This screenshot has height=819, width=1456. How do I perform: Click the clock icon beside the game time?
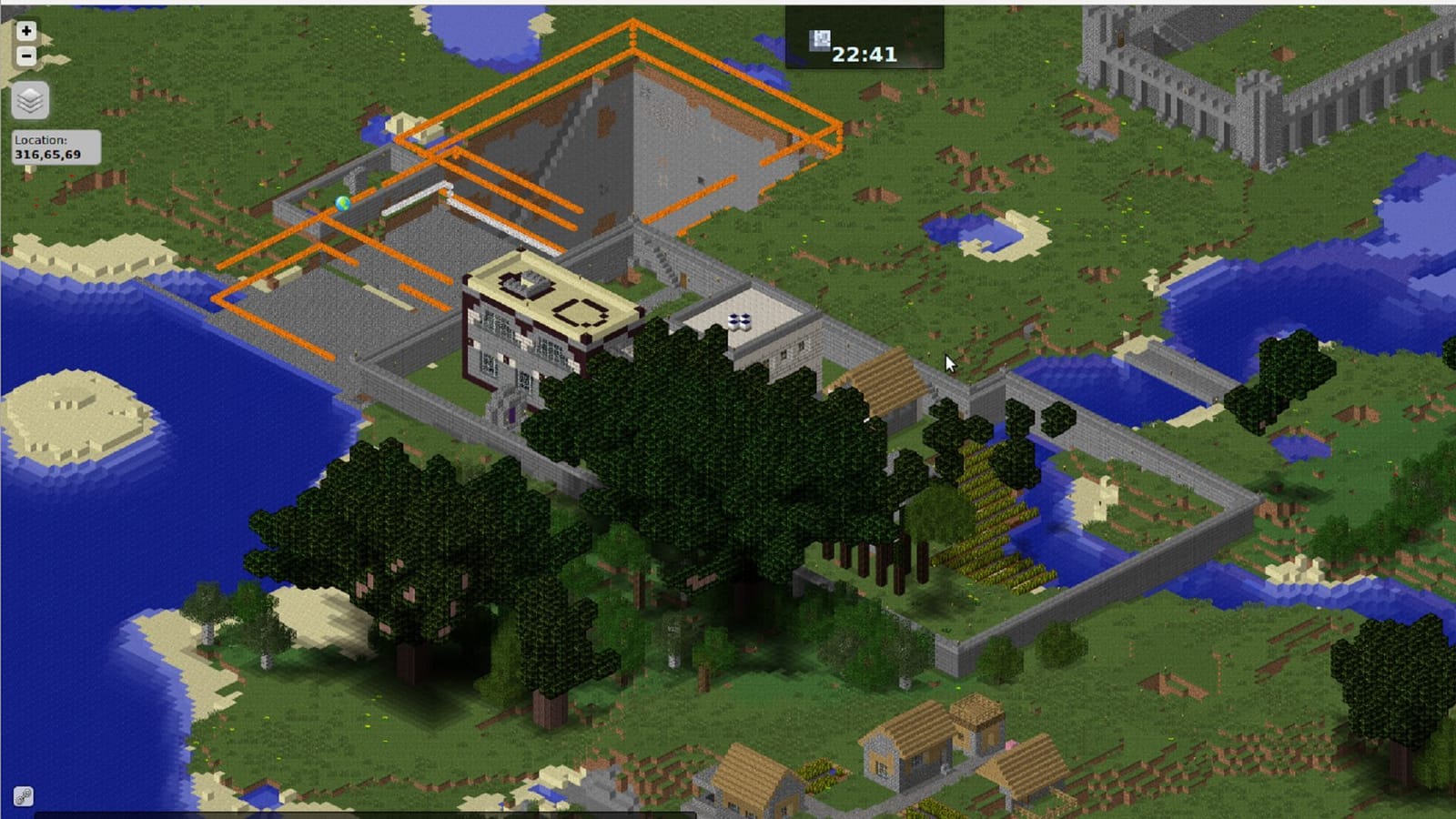coord(817,38)
